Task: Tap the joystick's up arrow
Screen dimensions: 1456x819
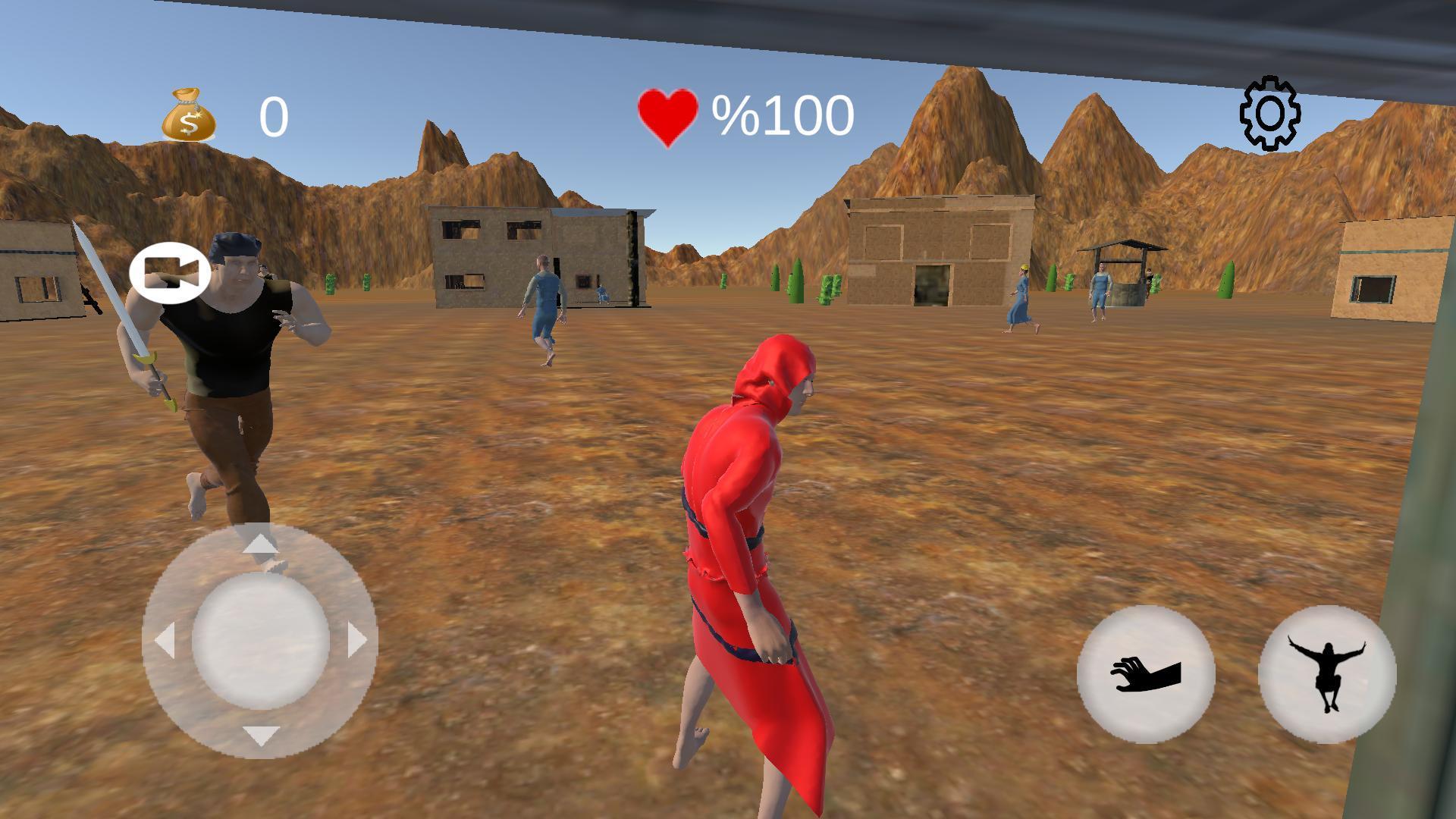Action: pos(260,543)
